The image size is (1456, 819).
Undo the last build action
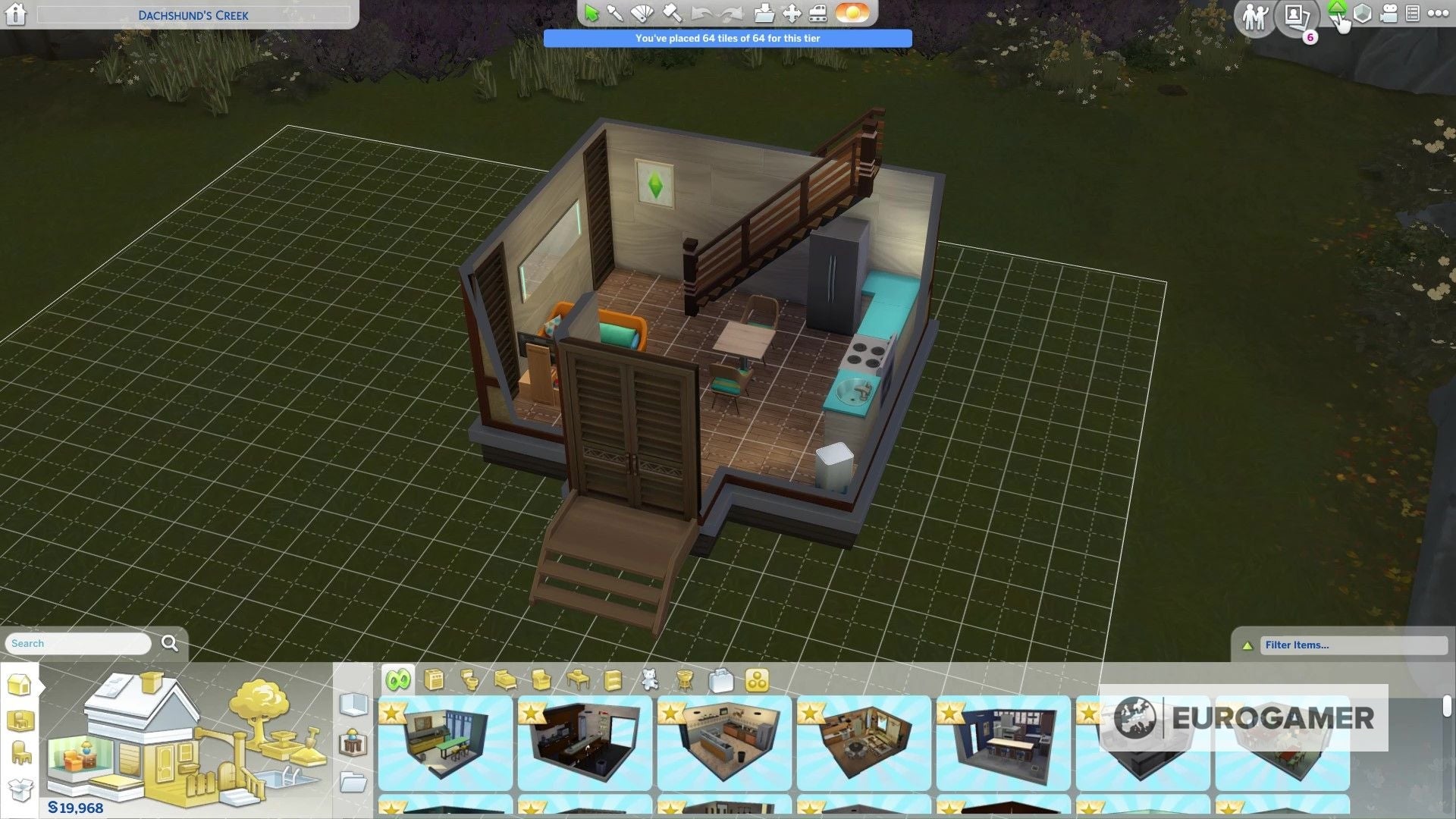pyautogui.click(x=700, y=12)
